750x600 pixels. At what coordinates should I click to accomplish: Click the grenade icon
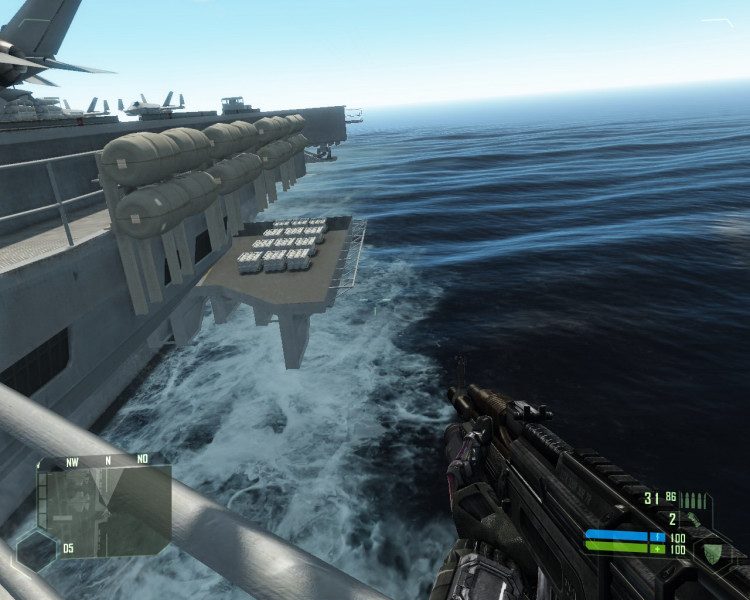[x=693, y=519]
